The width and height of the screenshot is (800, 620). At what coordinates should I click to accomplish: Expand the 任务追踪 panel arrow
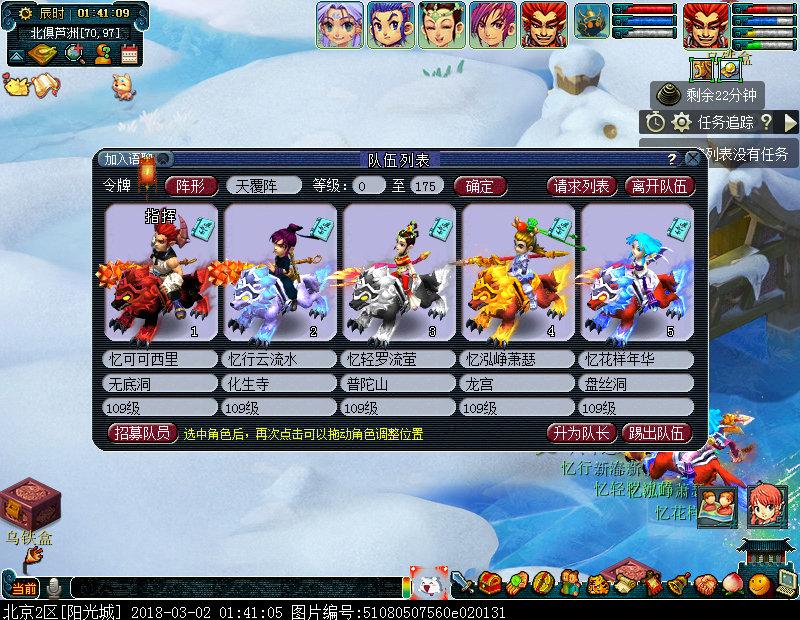pos(790,122)
